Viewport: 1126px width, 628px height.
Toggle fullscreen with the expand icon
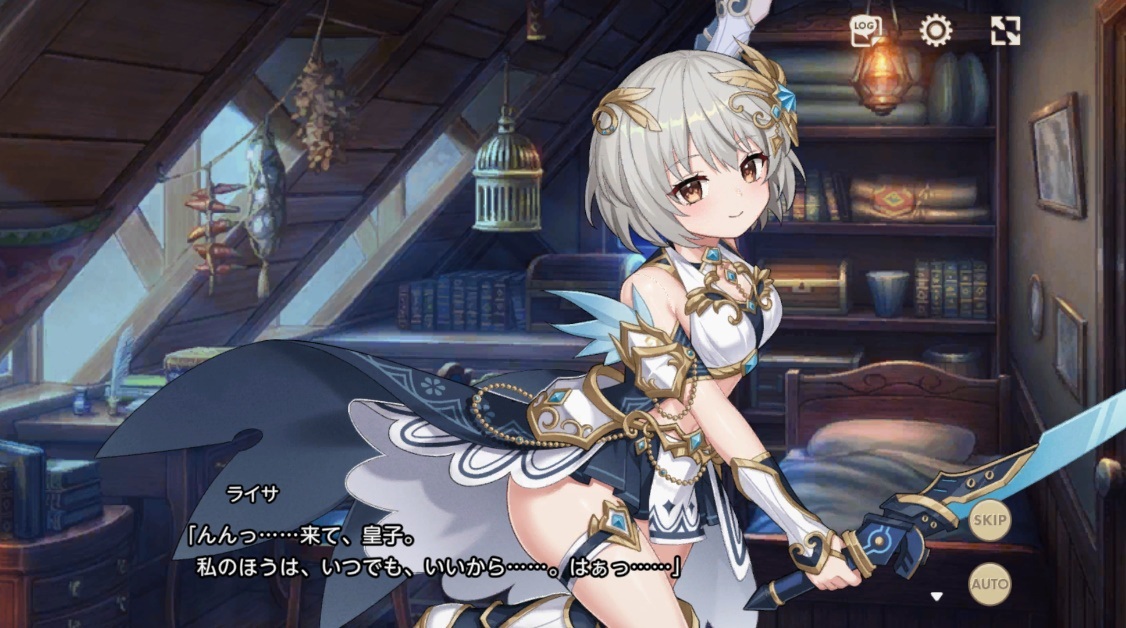pos(1005,31)
